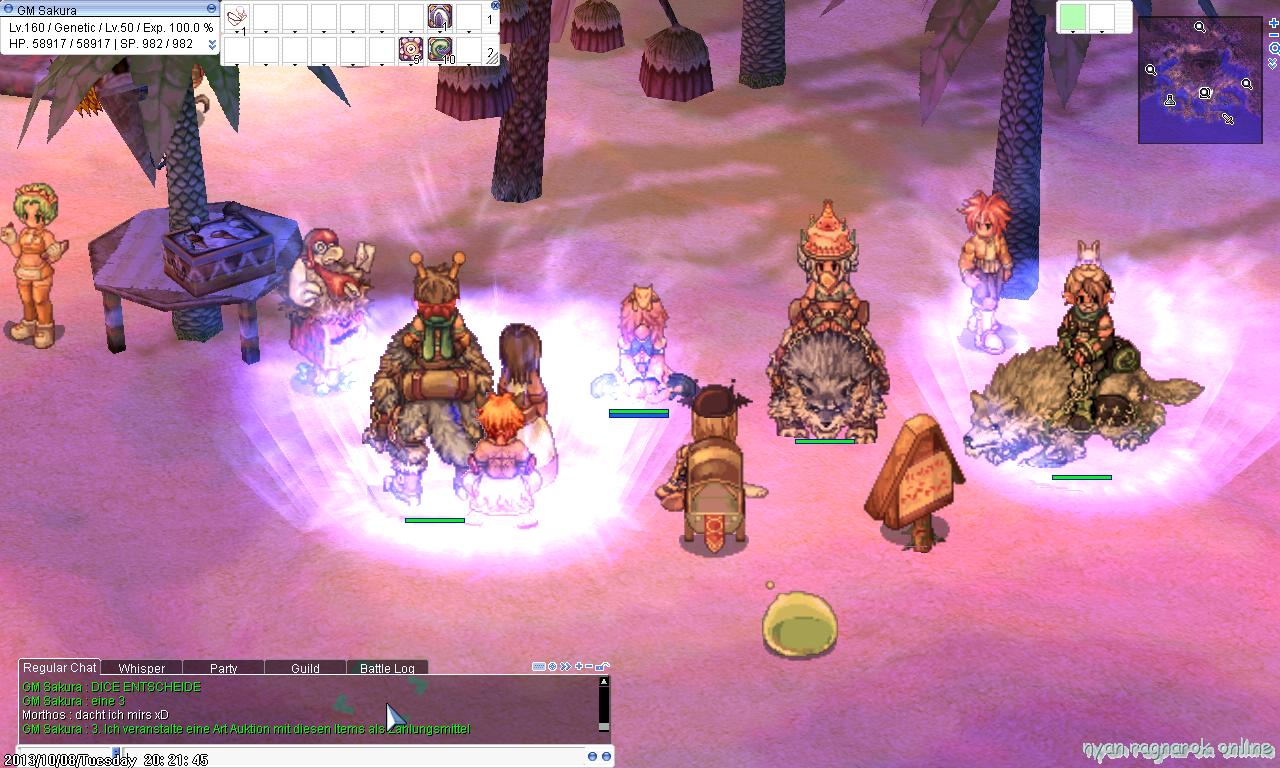Click the chat message input field

point(300,757)
